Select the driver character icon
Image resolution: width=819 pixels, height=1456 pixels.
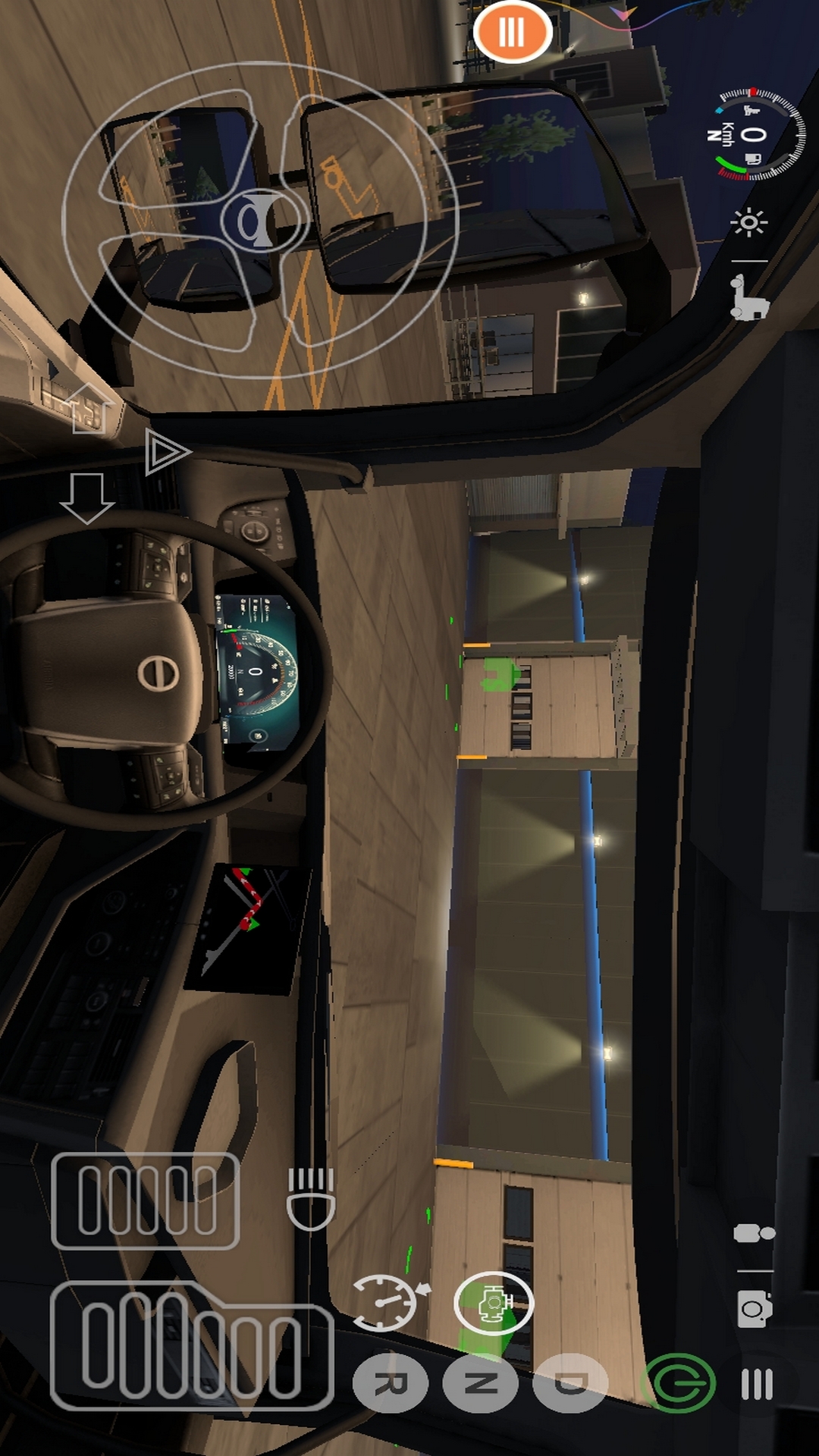click(x=754, y=1234)
